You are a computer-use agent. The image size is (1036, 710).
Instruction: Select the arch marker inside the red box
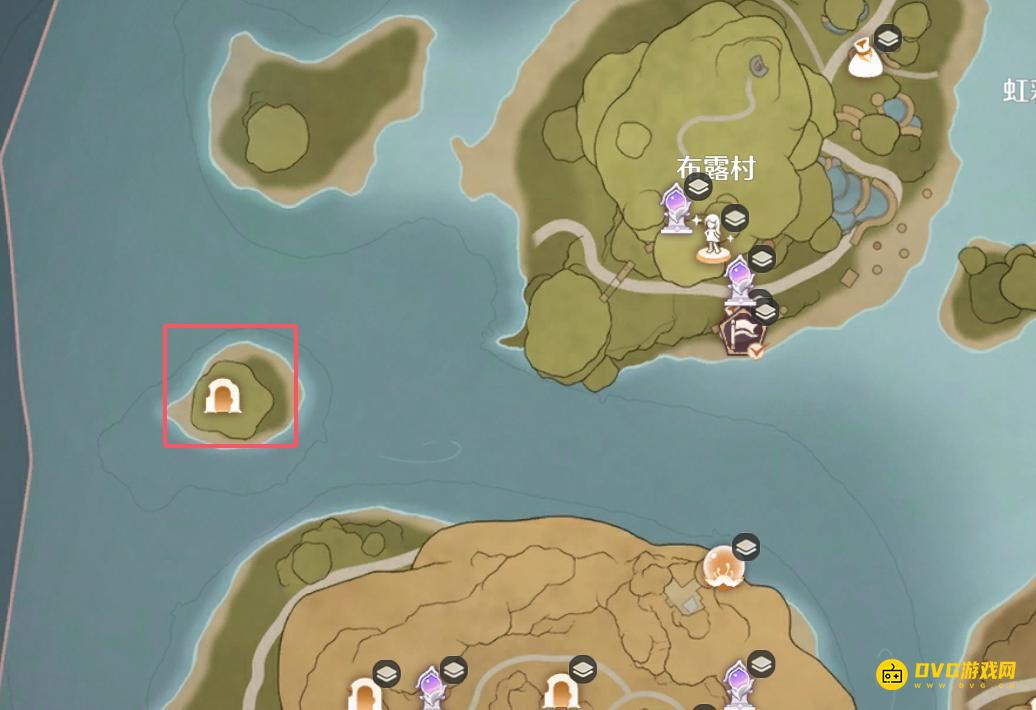click(x=223, y=396)
